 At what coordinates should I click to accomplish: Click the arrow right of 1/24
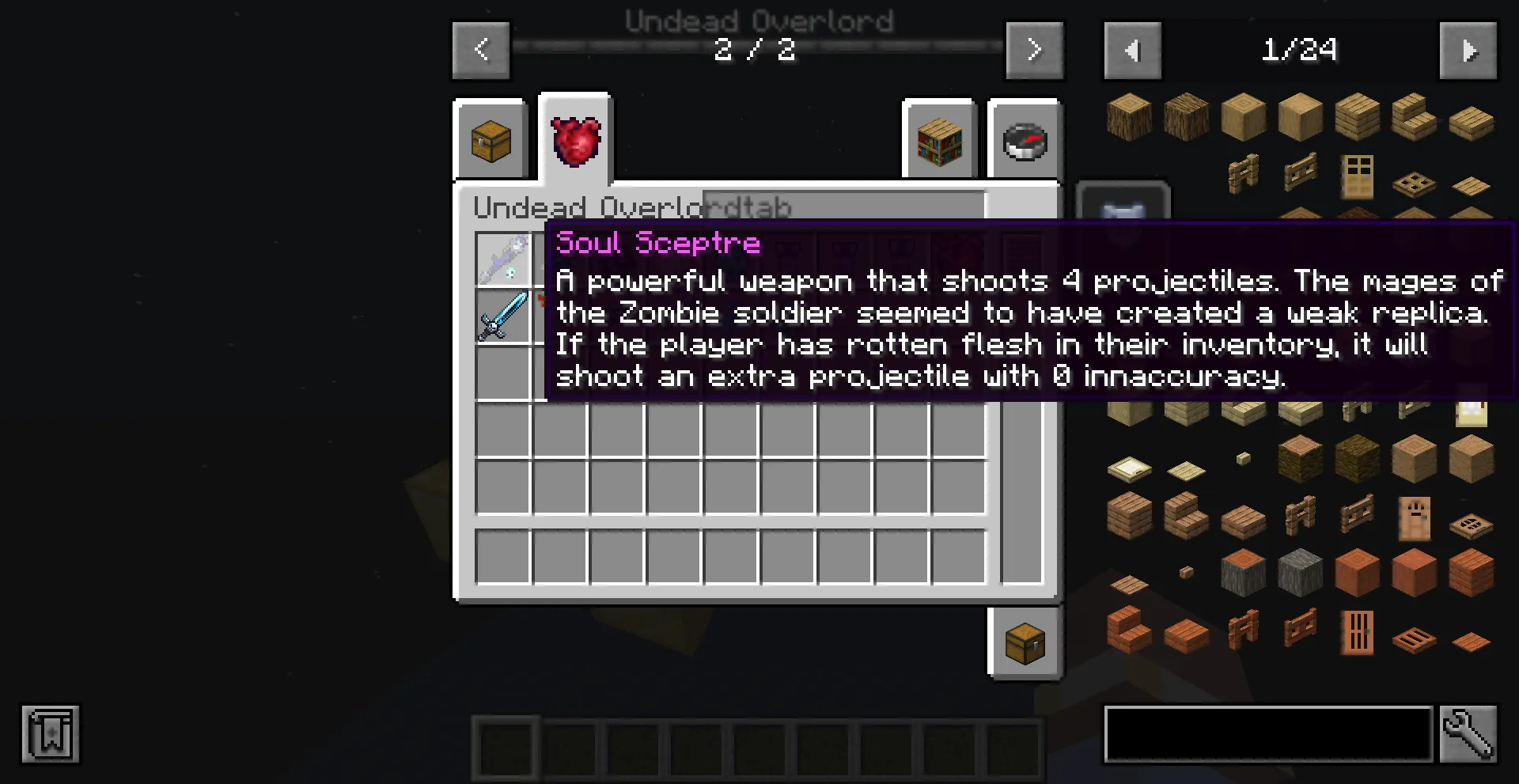(x=1468, y=50)
